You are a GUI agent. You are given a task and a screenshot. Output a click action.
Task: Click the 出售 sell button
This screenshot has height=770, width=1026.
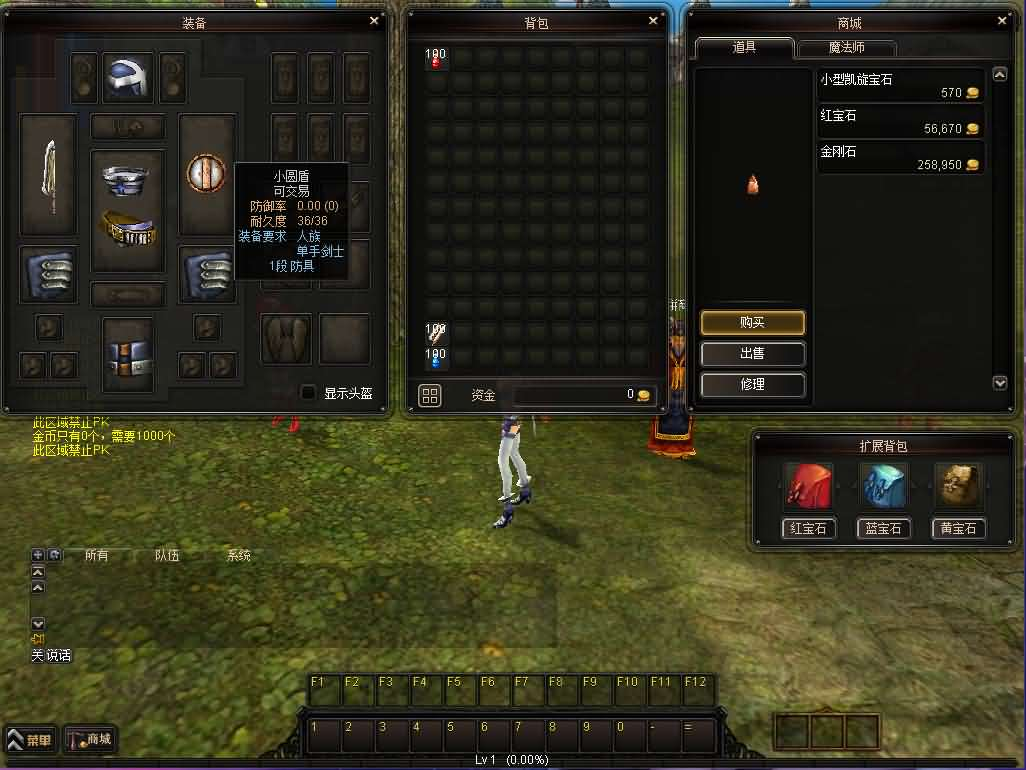click(x=752, y=353)
